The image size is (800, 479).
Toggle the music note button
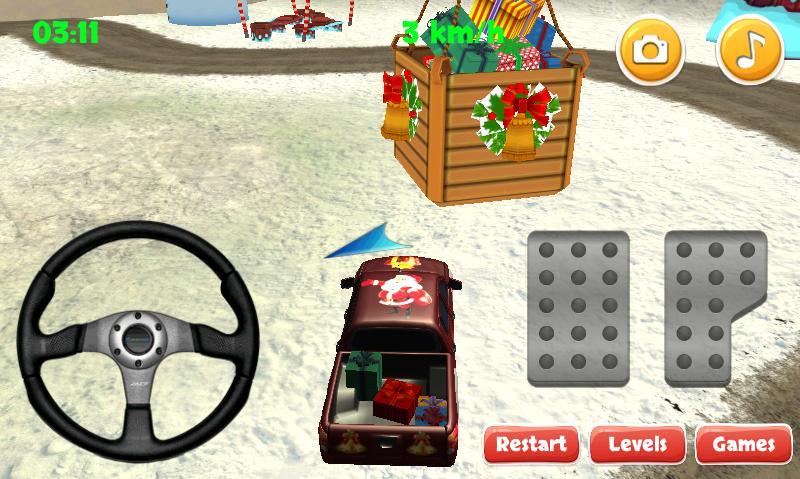pos(750,49)
